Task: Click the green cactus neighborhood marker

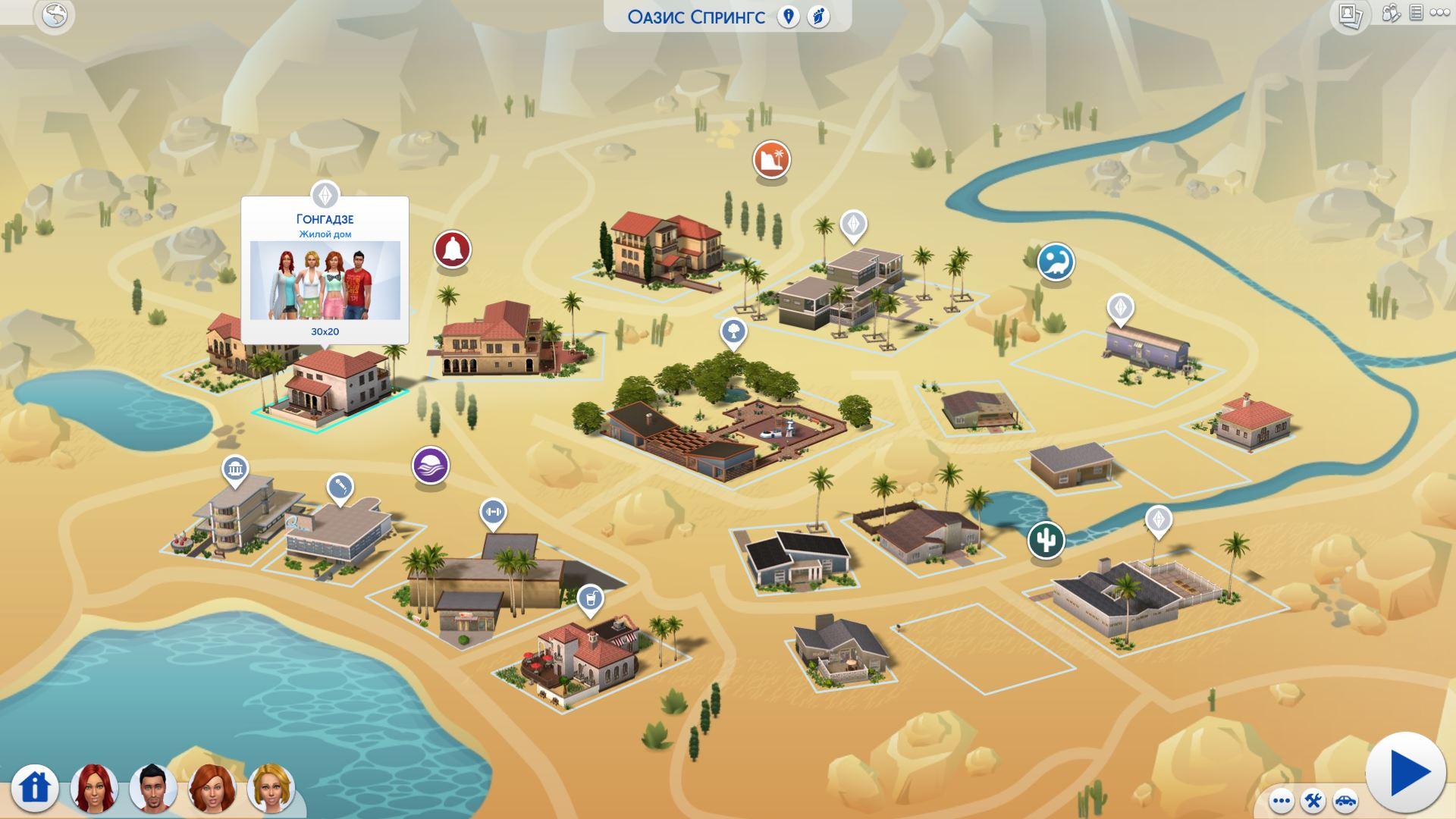Action: click(1046, 541)
